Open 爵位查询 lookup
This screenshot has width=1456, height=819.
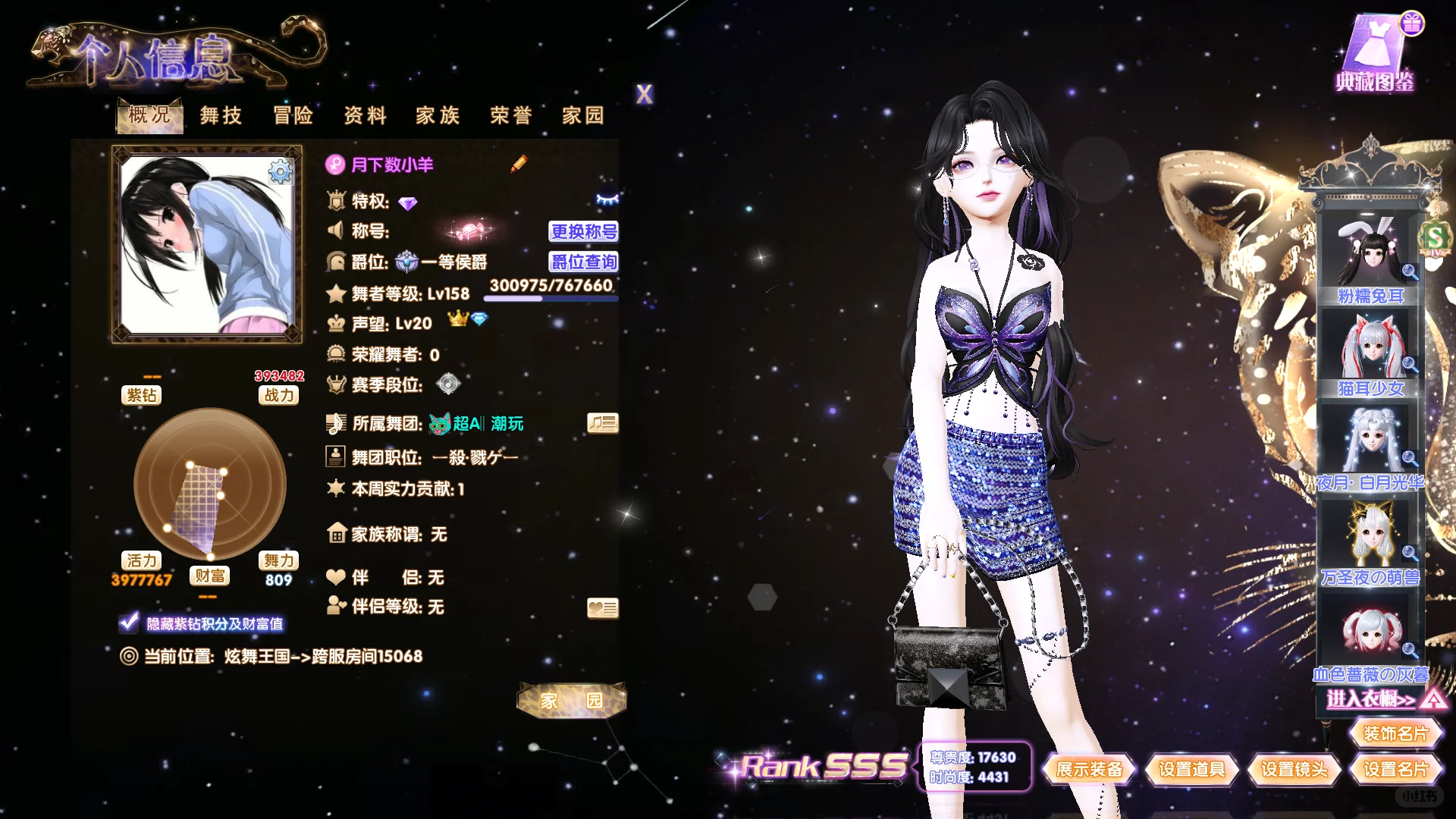583,262
